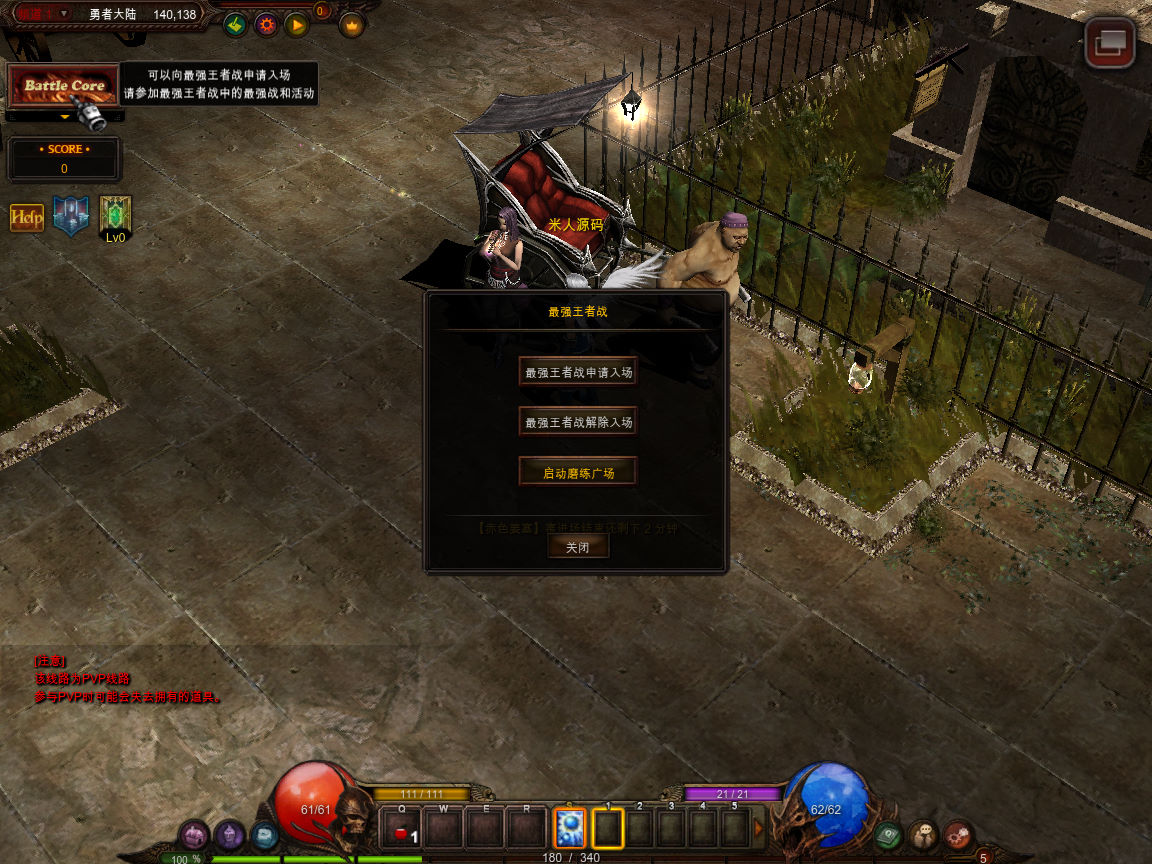Open the Battle Core banner
Viewport: 1152px width, 864px height.
(64, 86)
